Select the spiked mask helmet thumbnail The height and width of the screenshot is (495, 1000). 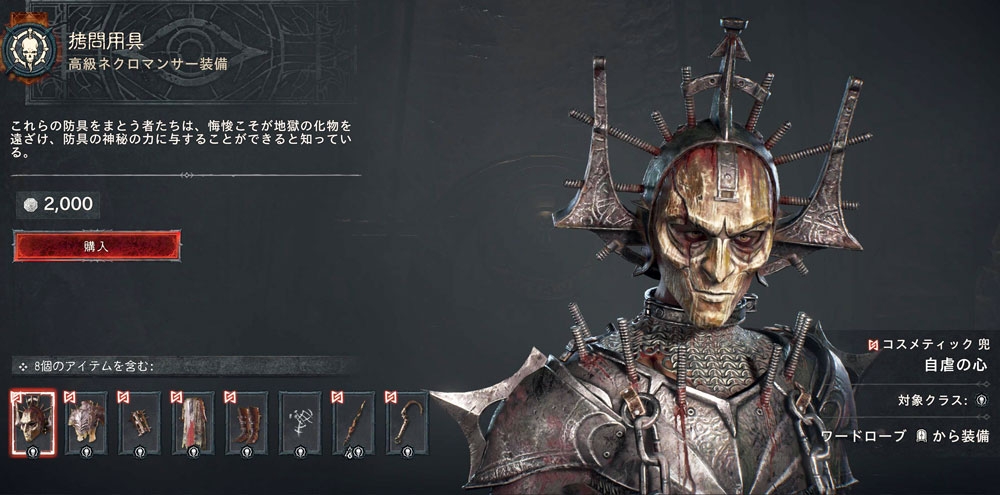[32, 422]
